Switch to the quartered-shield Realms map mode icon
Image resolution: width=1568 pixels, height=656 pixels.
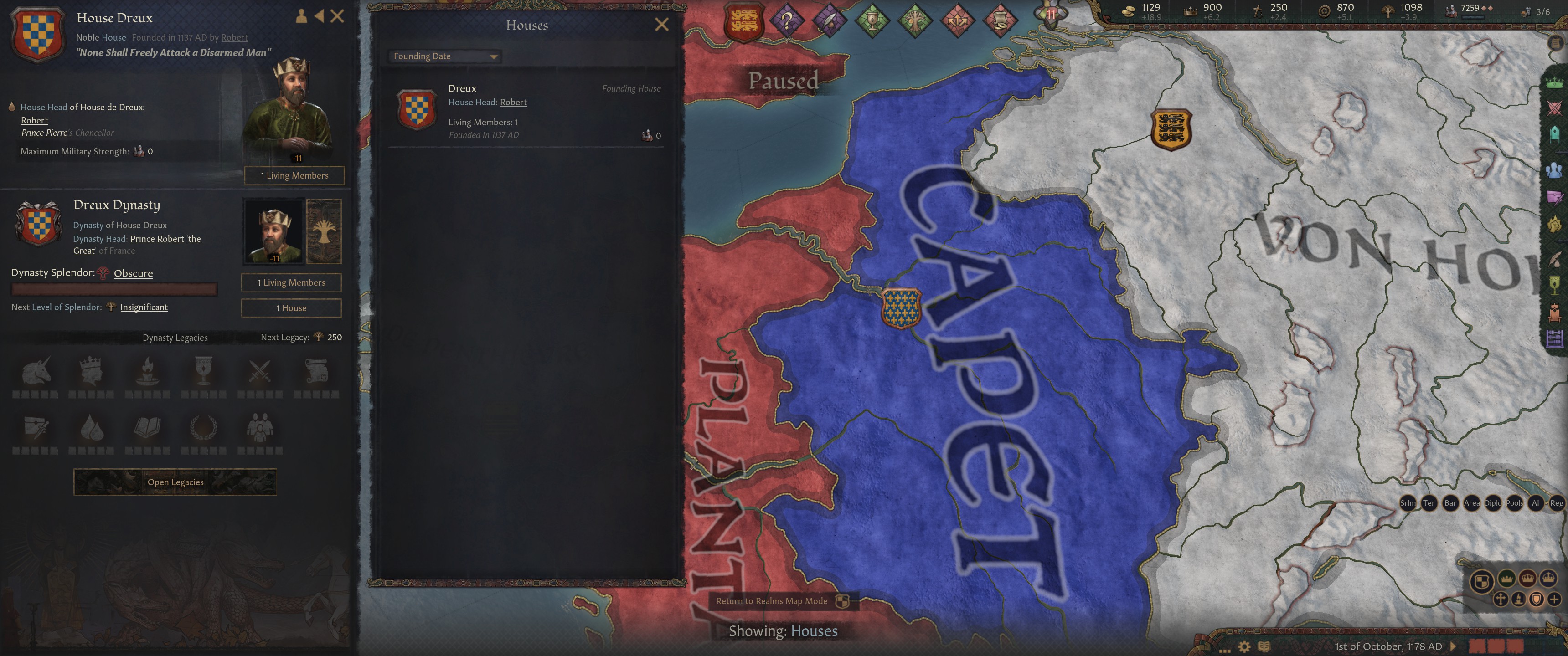(1481, 580)
